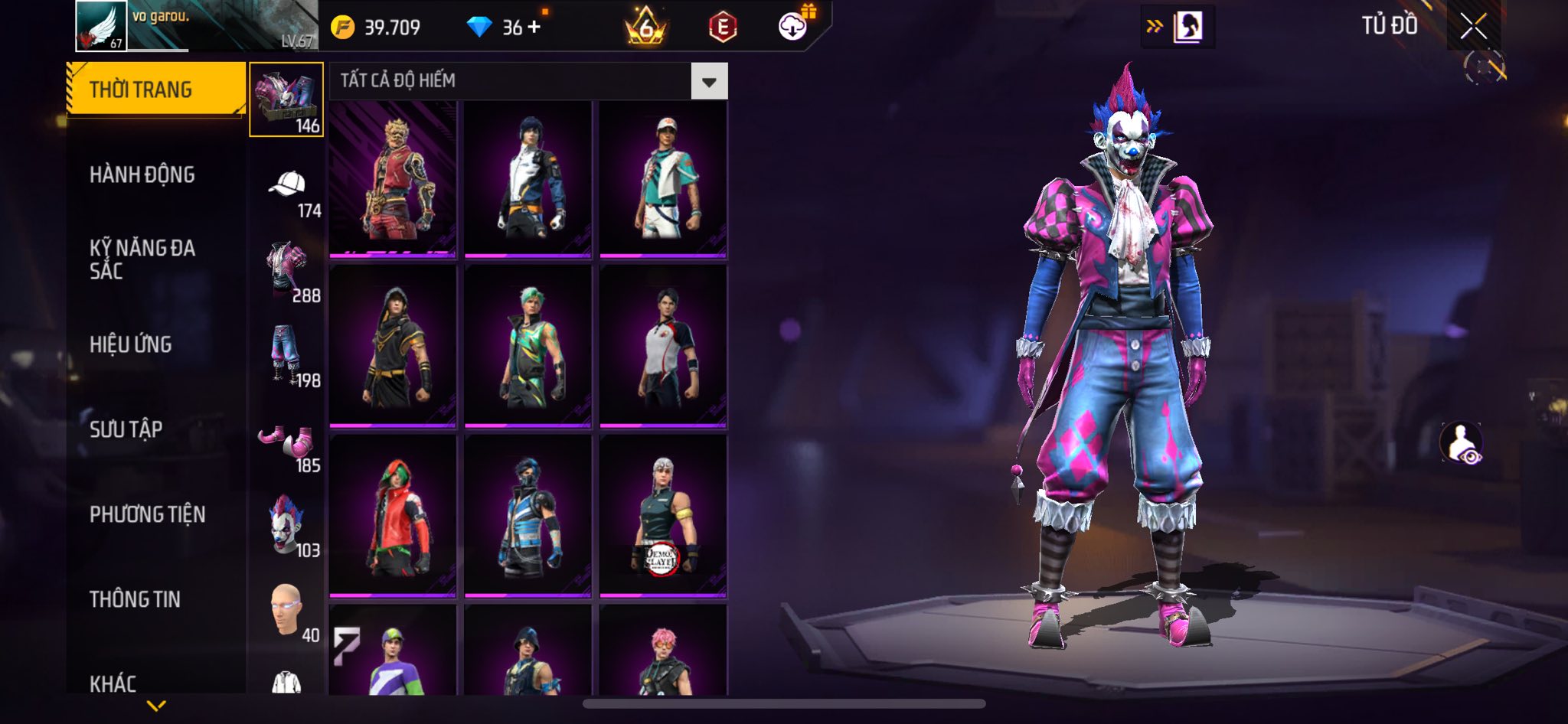Add diamonds using the plus button

pyautogui.click(x=534, y=28)
